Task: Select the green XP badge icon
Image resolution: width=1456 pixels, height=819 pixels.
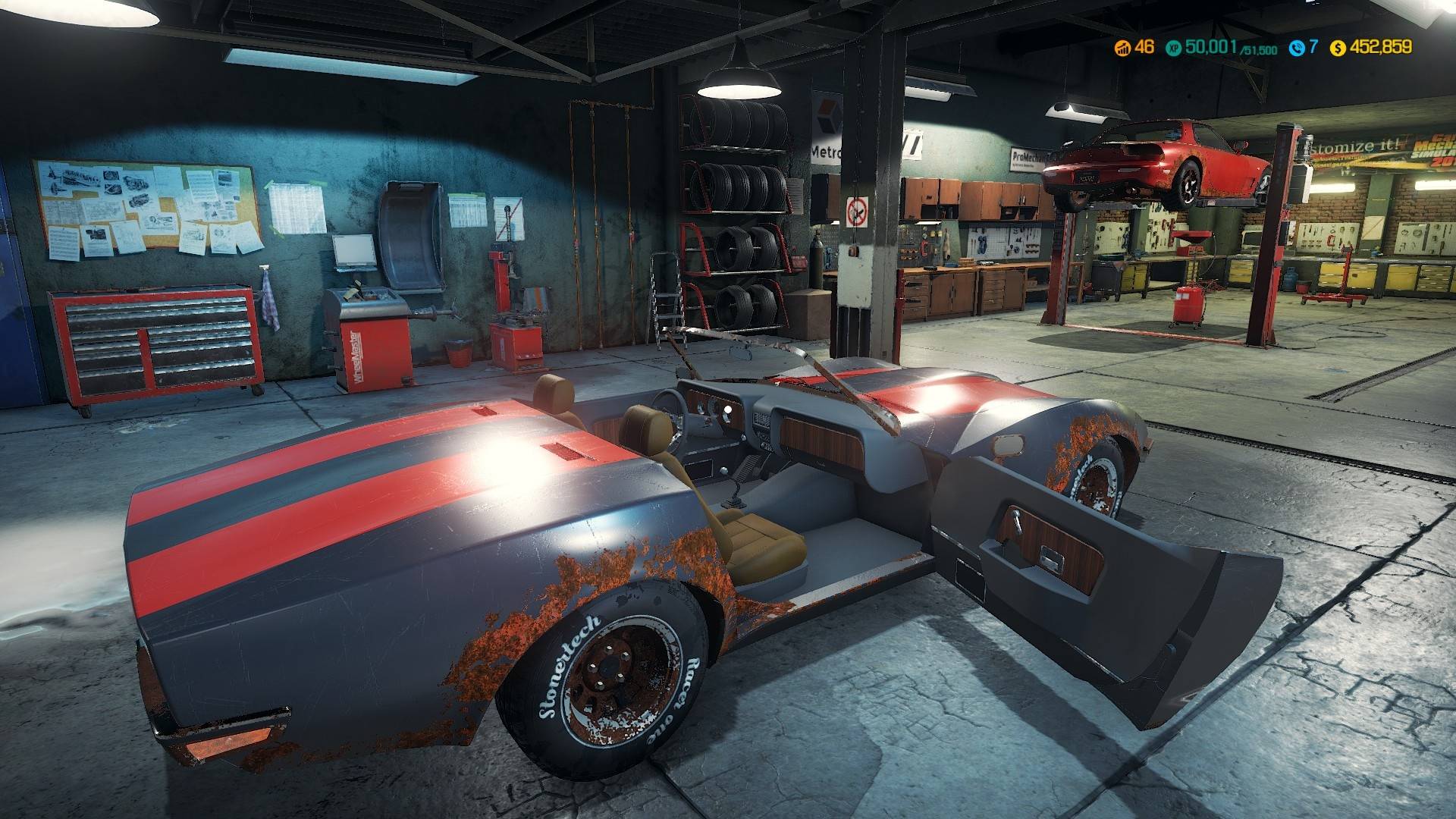Action: [x=1175, y=48]
